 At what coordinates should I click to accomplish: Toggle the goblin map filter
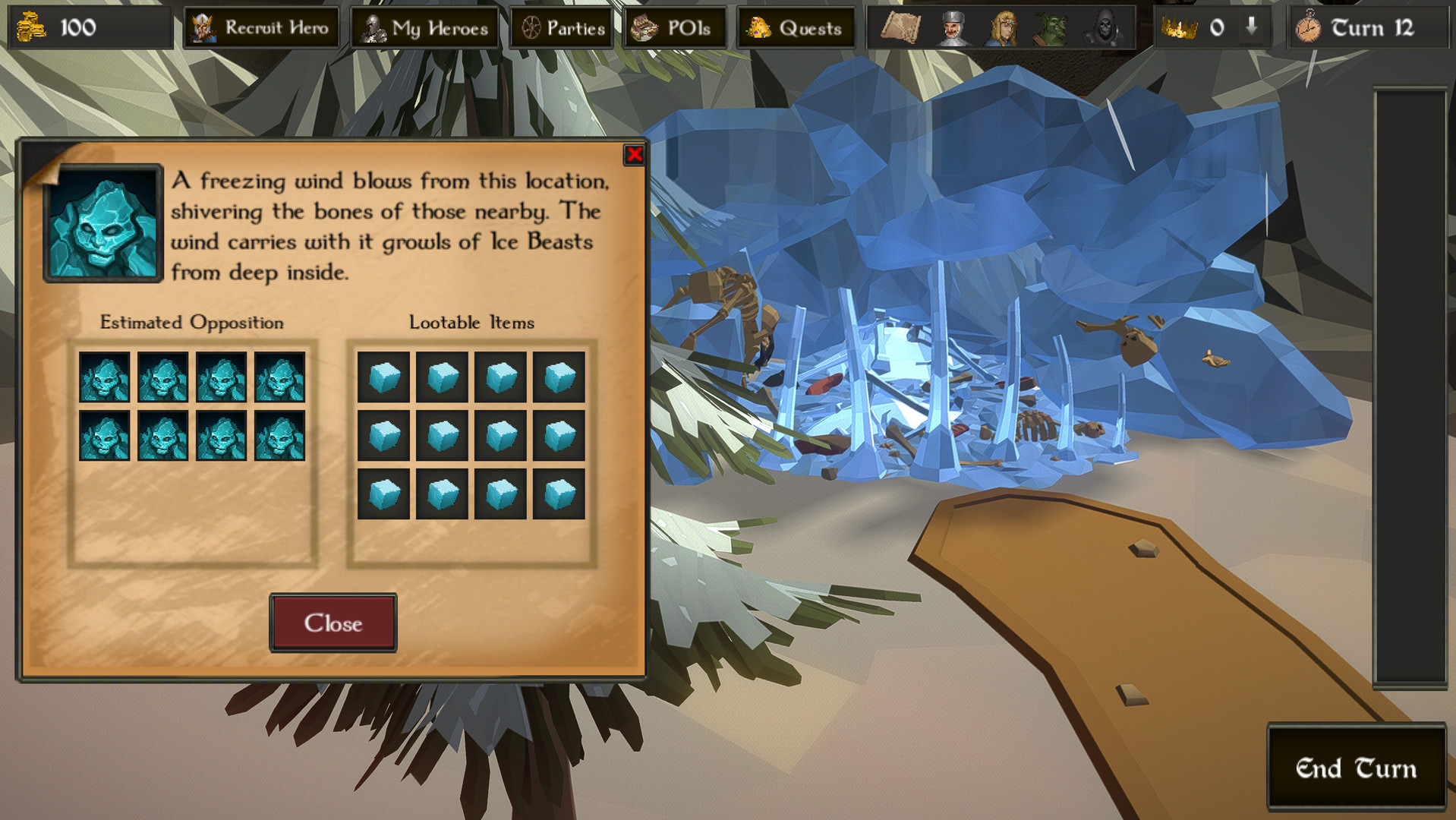pos(1051,27)
